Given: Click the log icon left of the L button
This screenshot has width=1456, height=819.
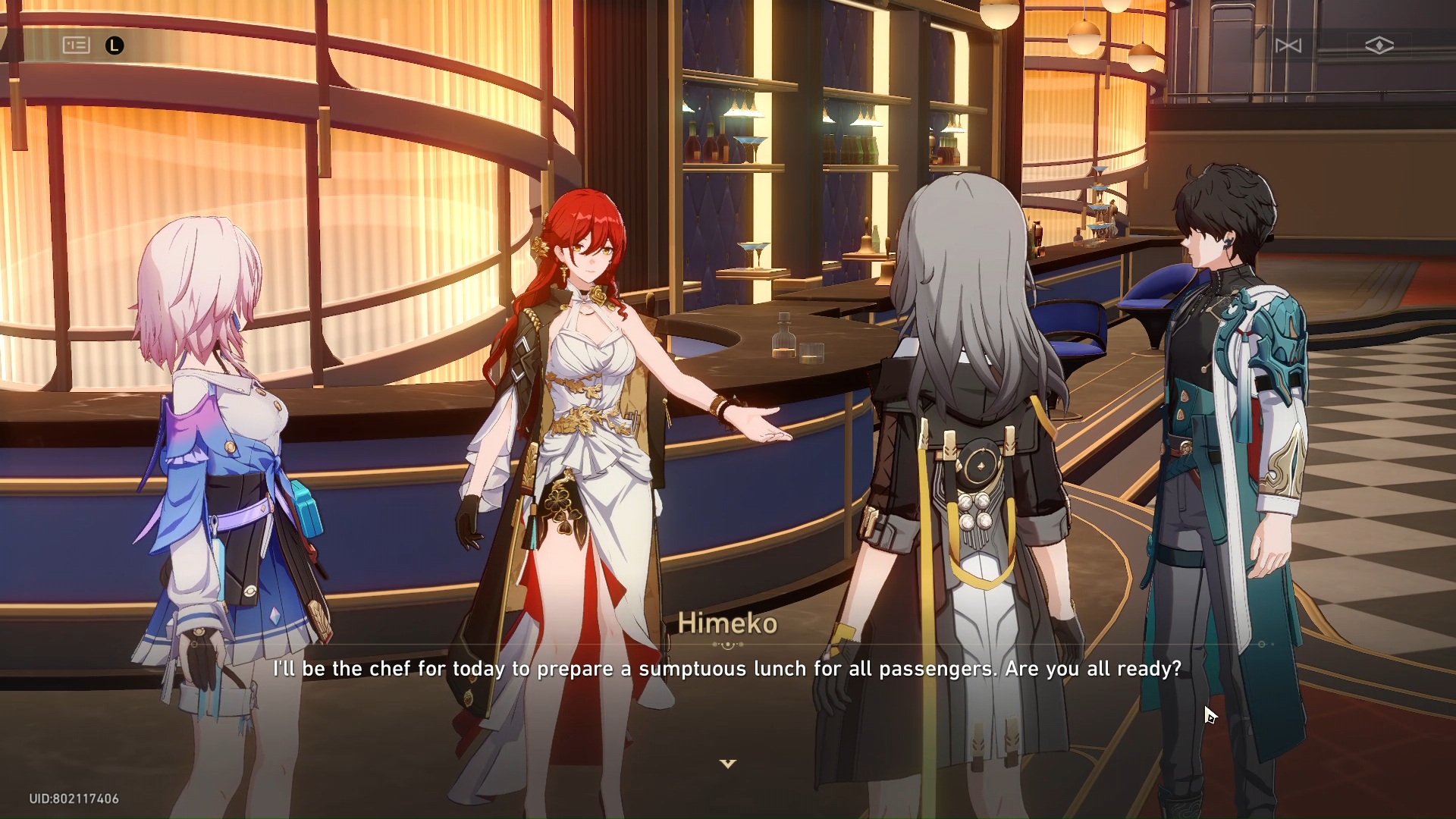Looking at the screenshot, I should (x=76, y=45).
